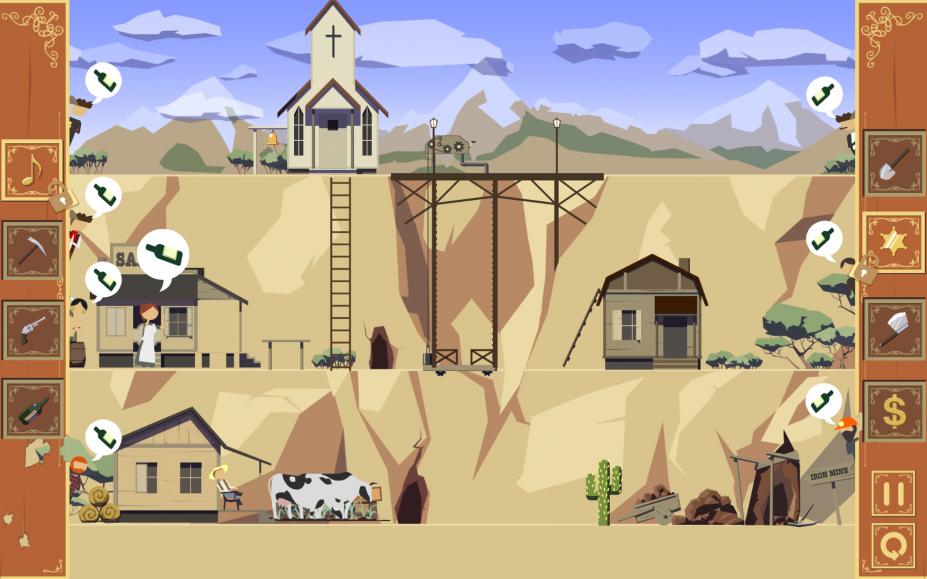
Task: Choose the shovel tool
Action: click(894, 163)
